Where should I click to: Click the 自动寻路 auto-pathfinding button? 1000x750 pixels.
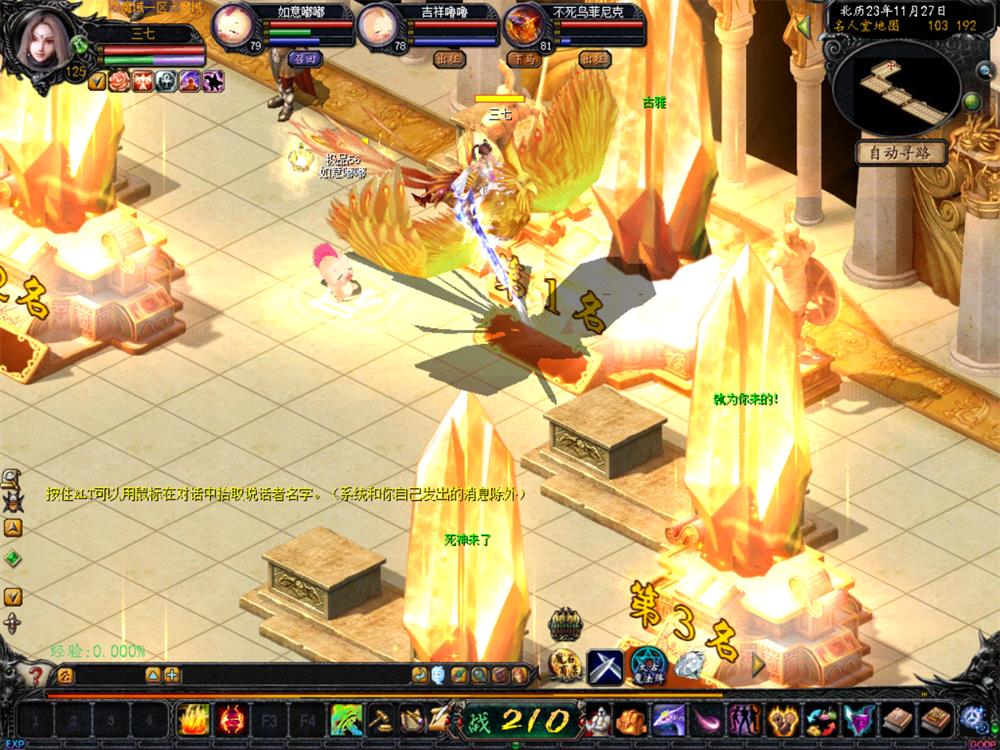[x=900, y=153]
